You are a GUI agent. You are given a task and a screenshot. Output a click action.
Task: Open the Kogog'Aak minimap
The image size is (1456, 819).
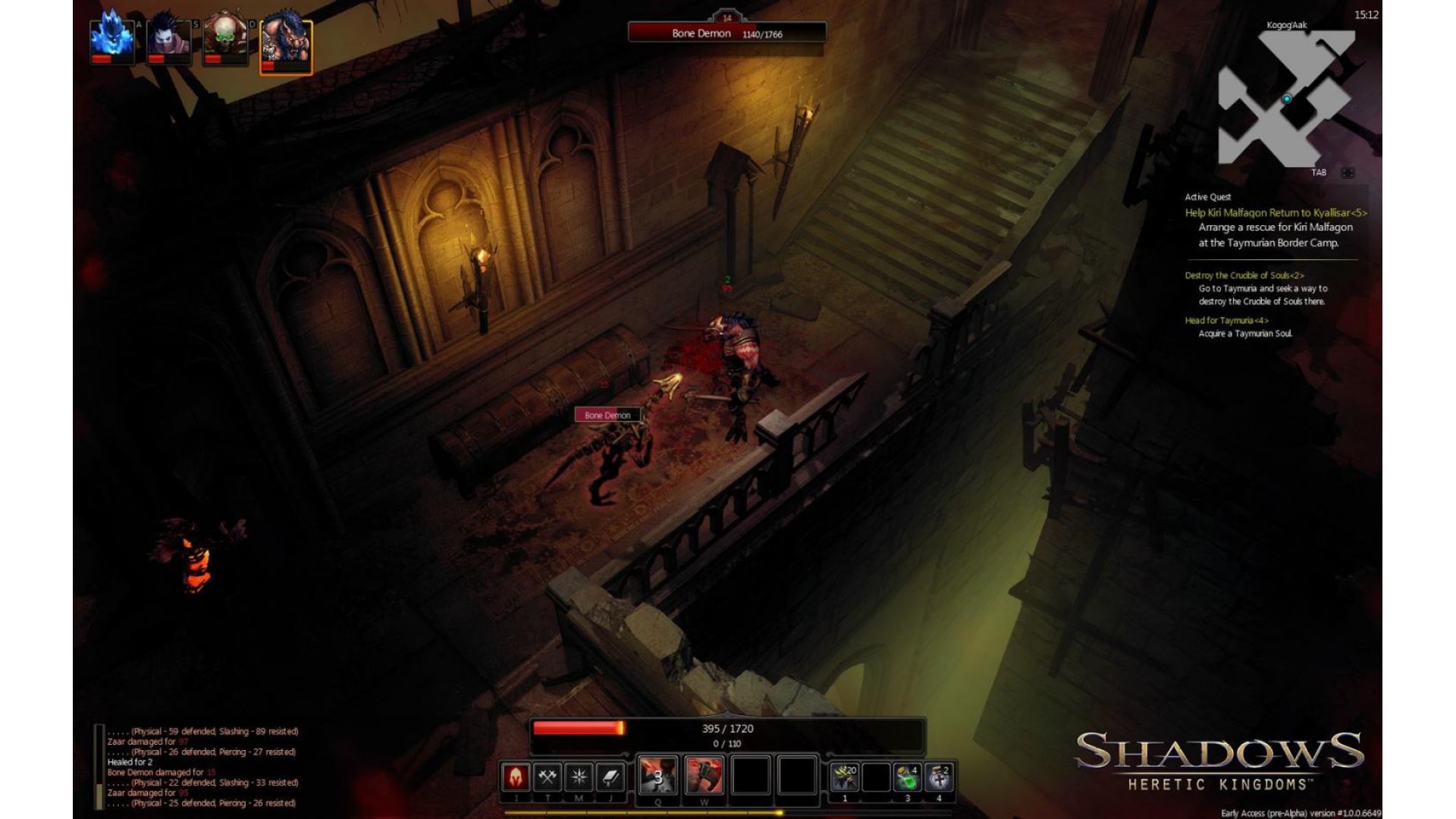pos(1286,99)
